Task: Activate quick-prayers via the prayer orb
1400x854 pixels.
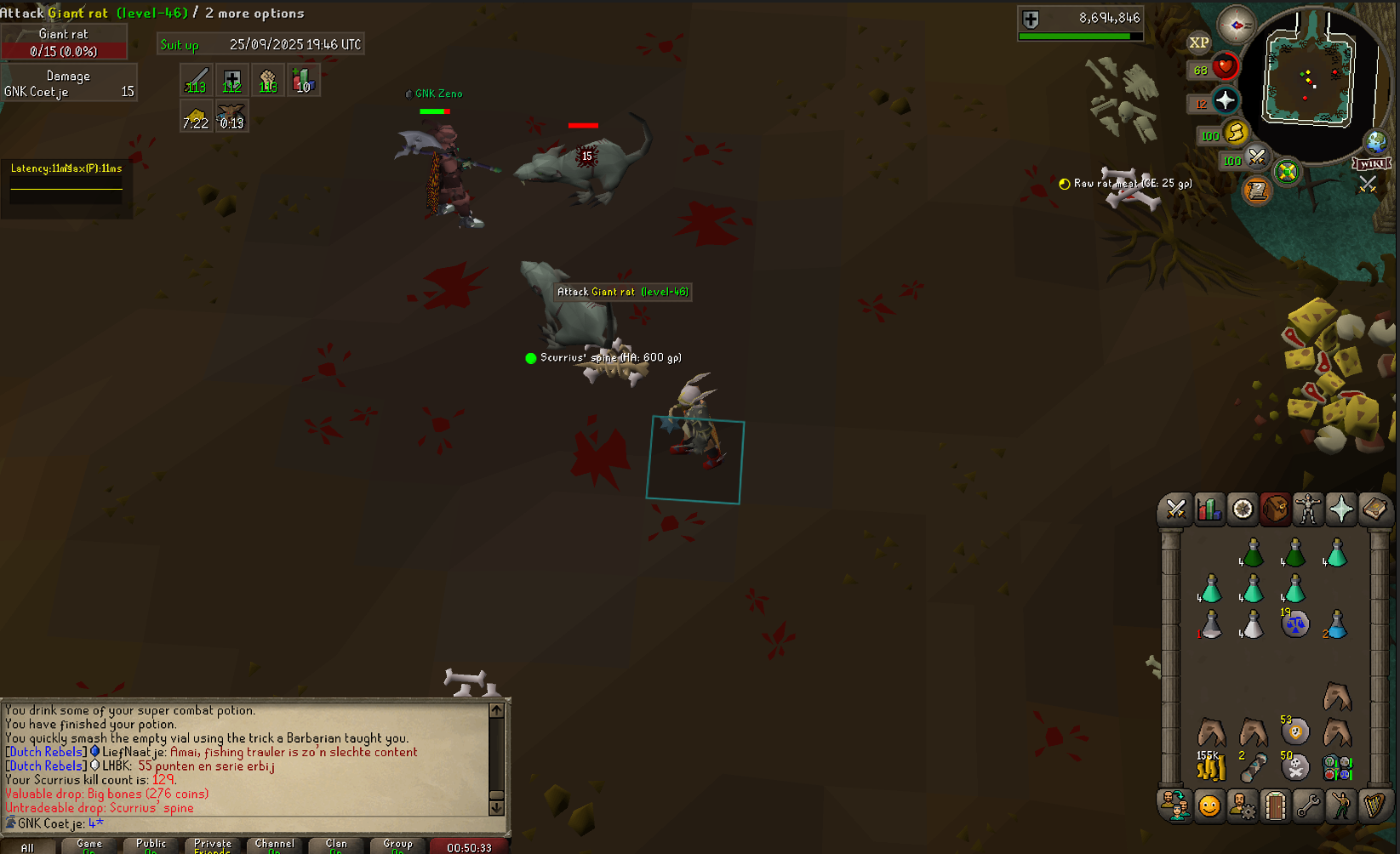Action: coord(1225,101)
